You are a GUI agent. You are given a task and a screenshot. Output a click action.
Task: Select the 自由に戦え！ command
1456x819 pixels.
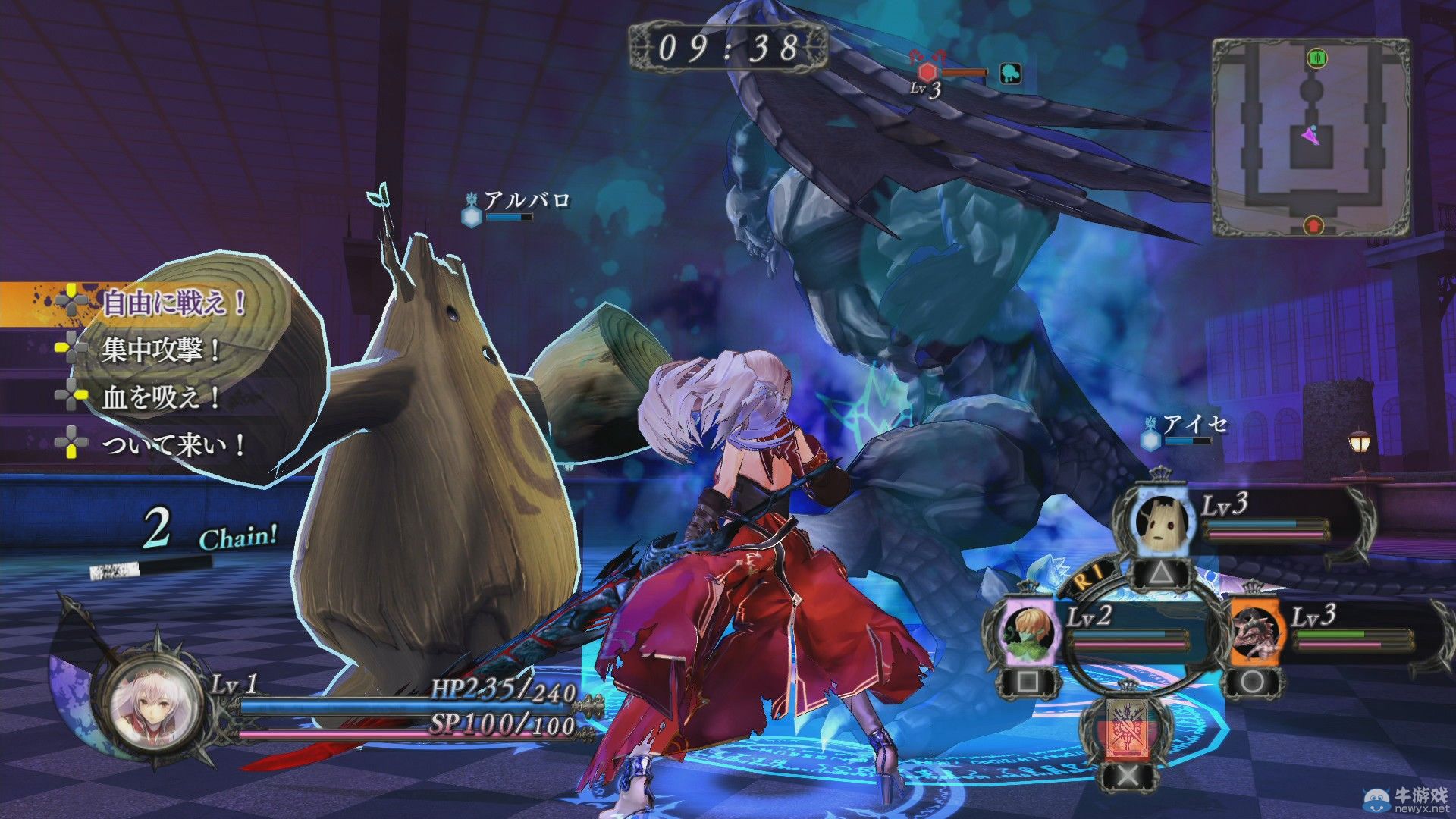pyautogui.click(x=173, y=303)
